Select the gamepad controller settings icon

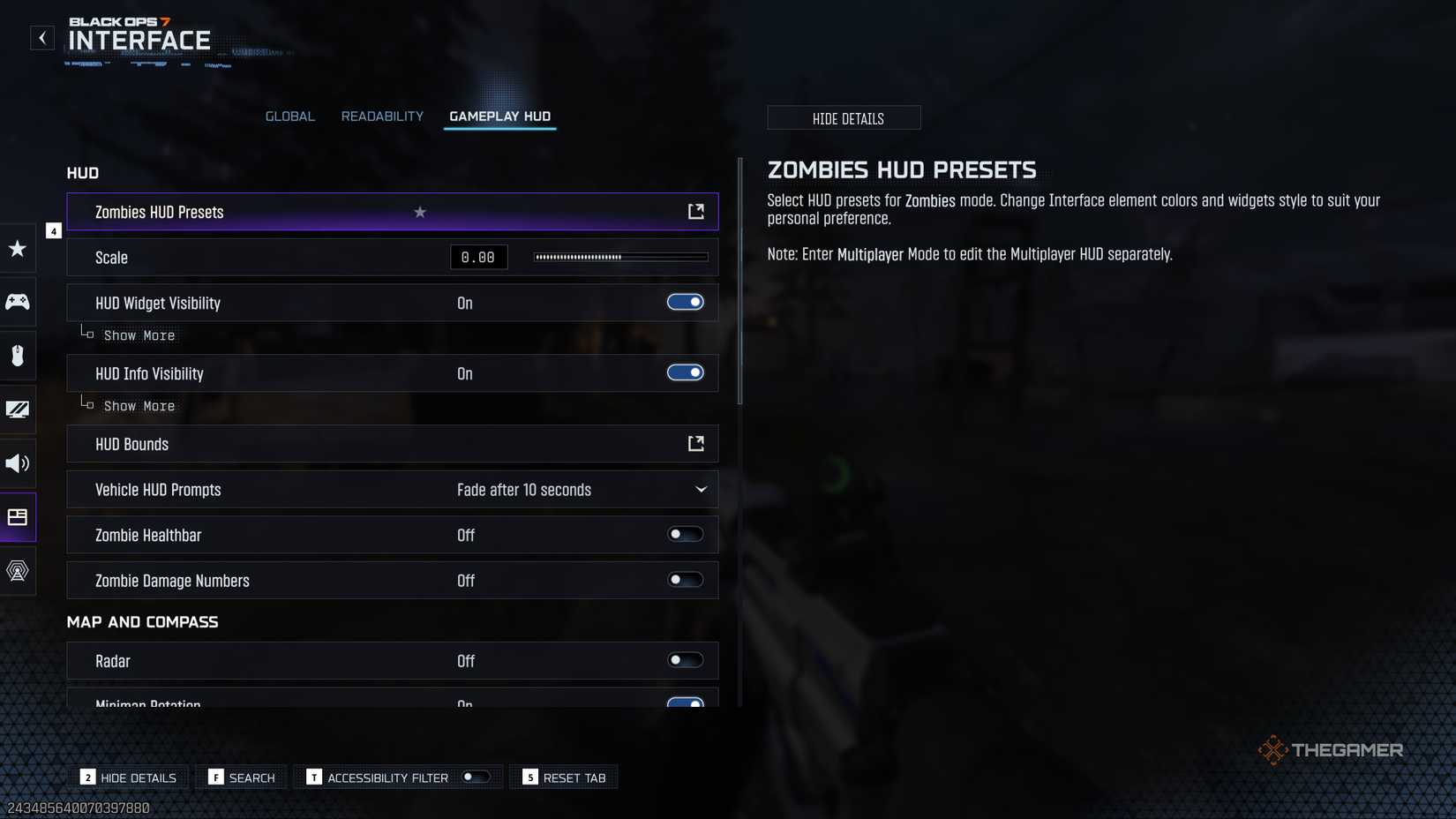[x=17, y=302]
